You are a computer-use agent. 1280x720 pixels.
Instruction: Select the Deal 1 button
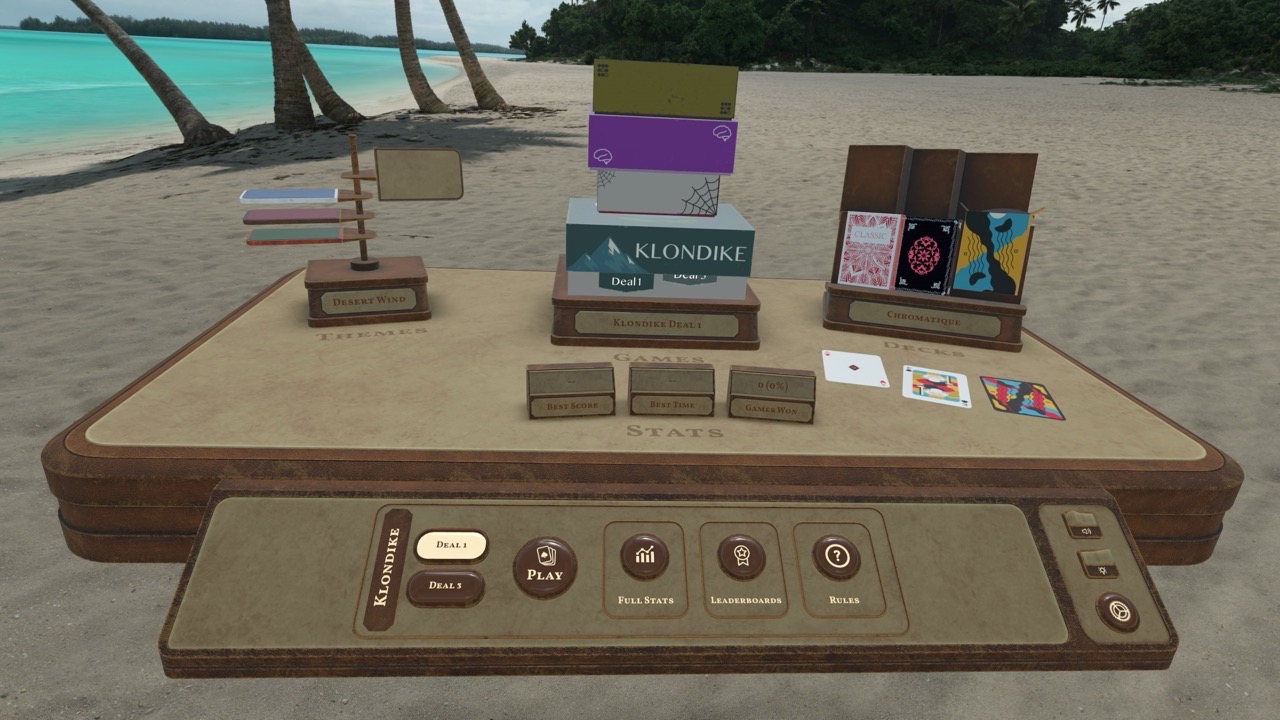point(450,542)
